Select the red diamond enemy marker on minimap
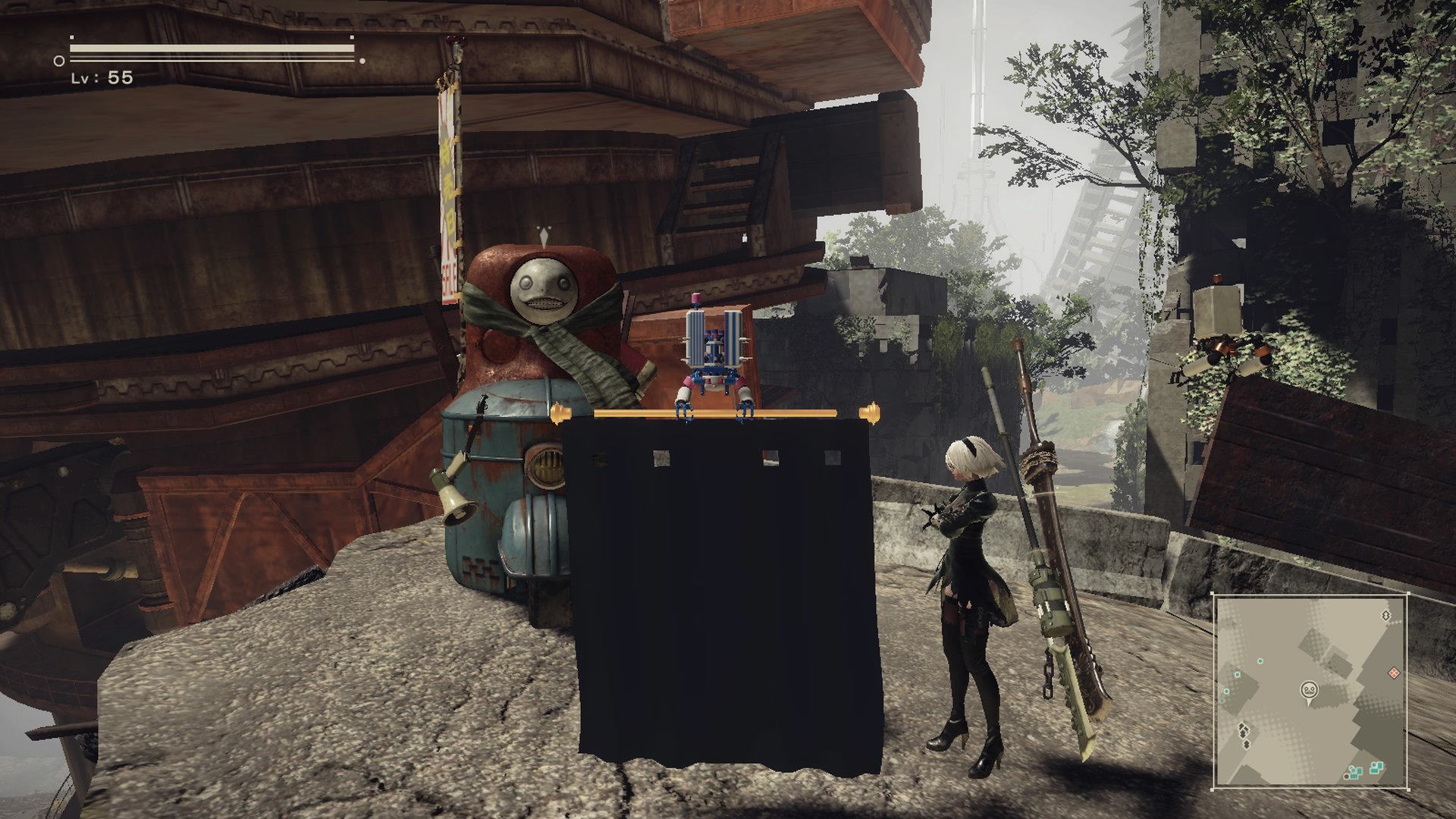 pos(1394,673)
